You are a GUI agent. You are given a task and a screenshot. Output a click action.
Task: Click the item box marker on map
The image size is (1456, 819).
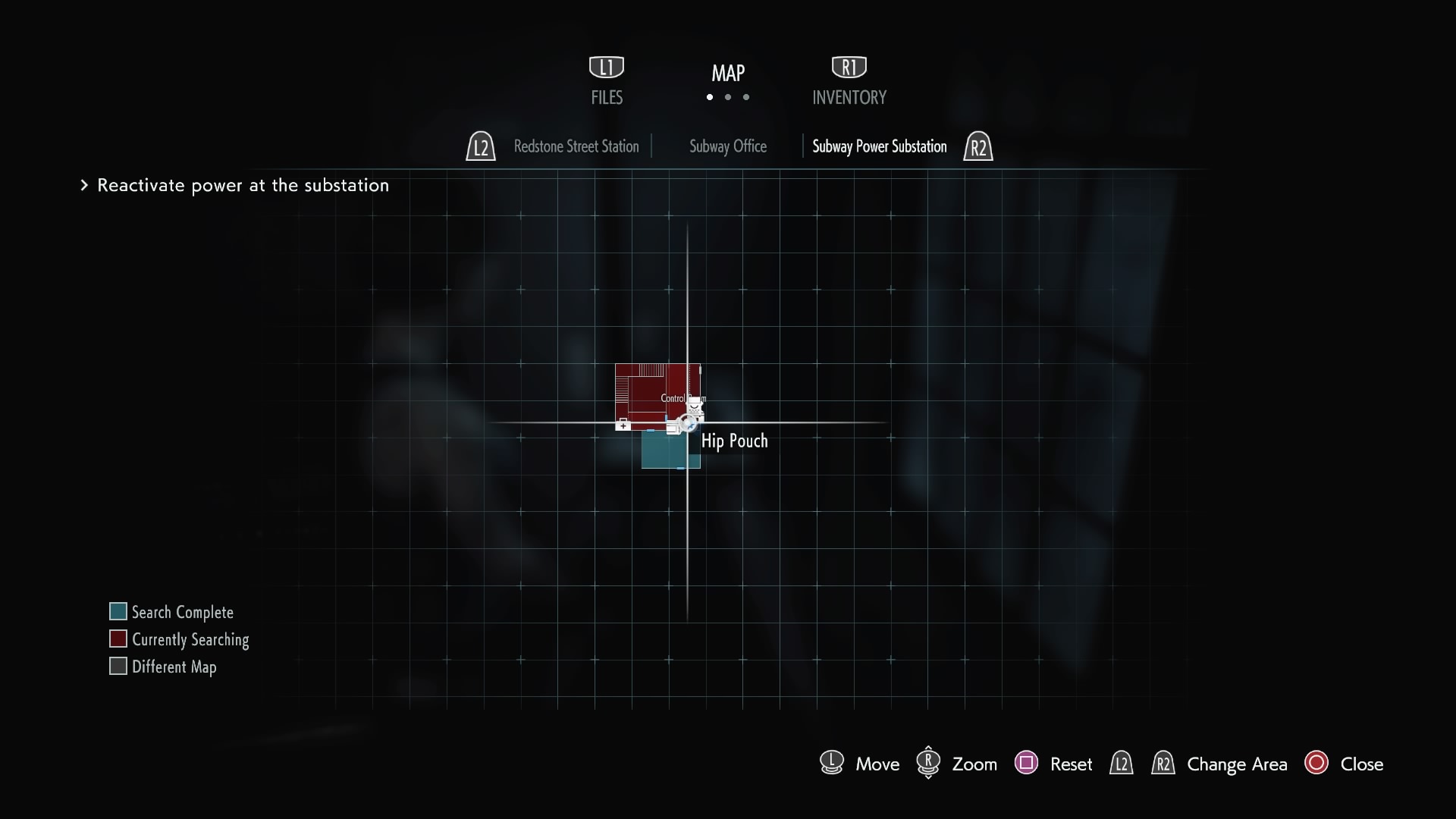click(672, 428)
